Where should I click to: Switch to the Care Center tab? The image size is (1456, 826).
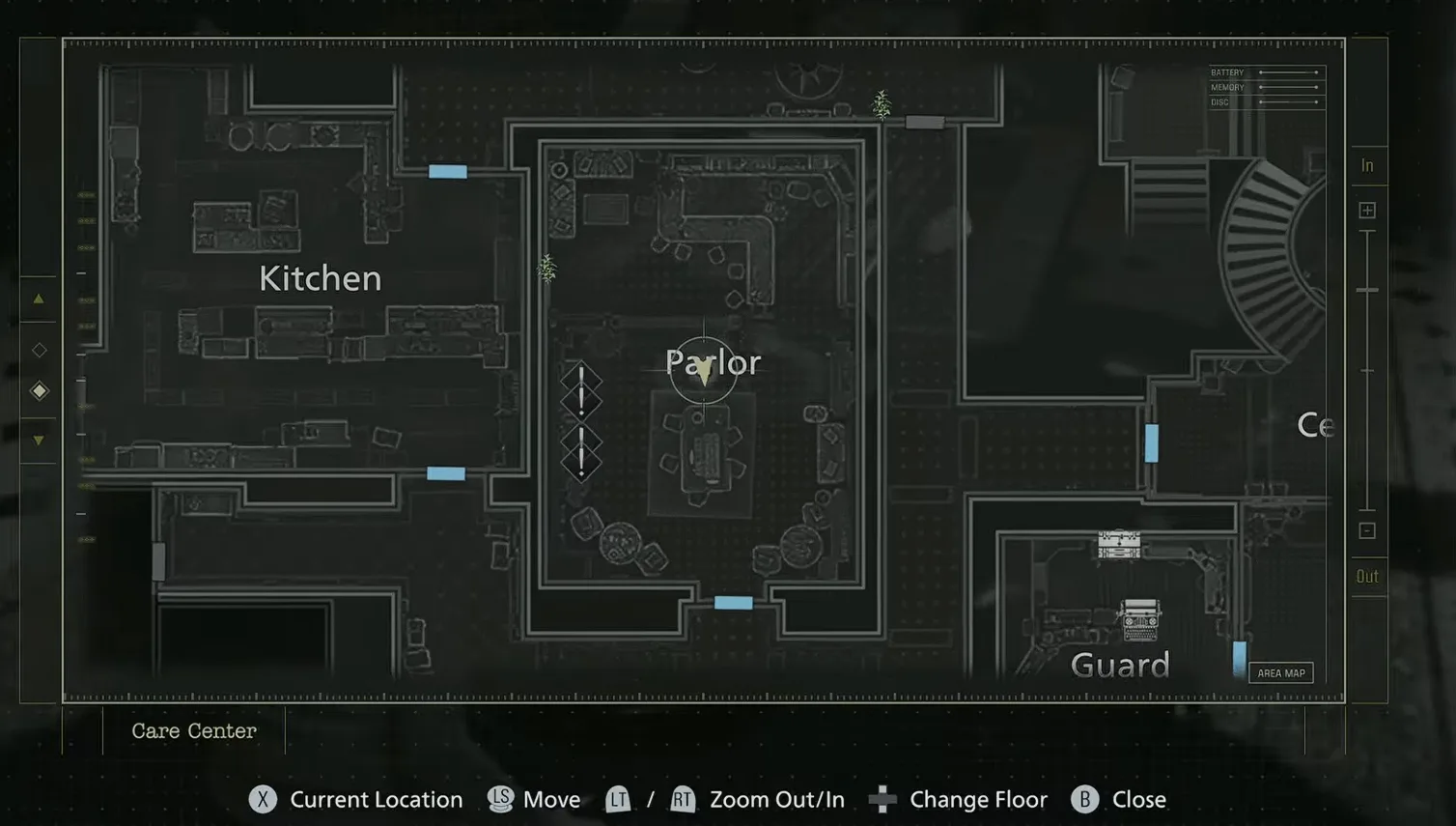coord(193,730)
